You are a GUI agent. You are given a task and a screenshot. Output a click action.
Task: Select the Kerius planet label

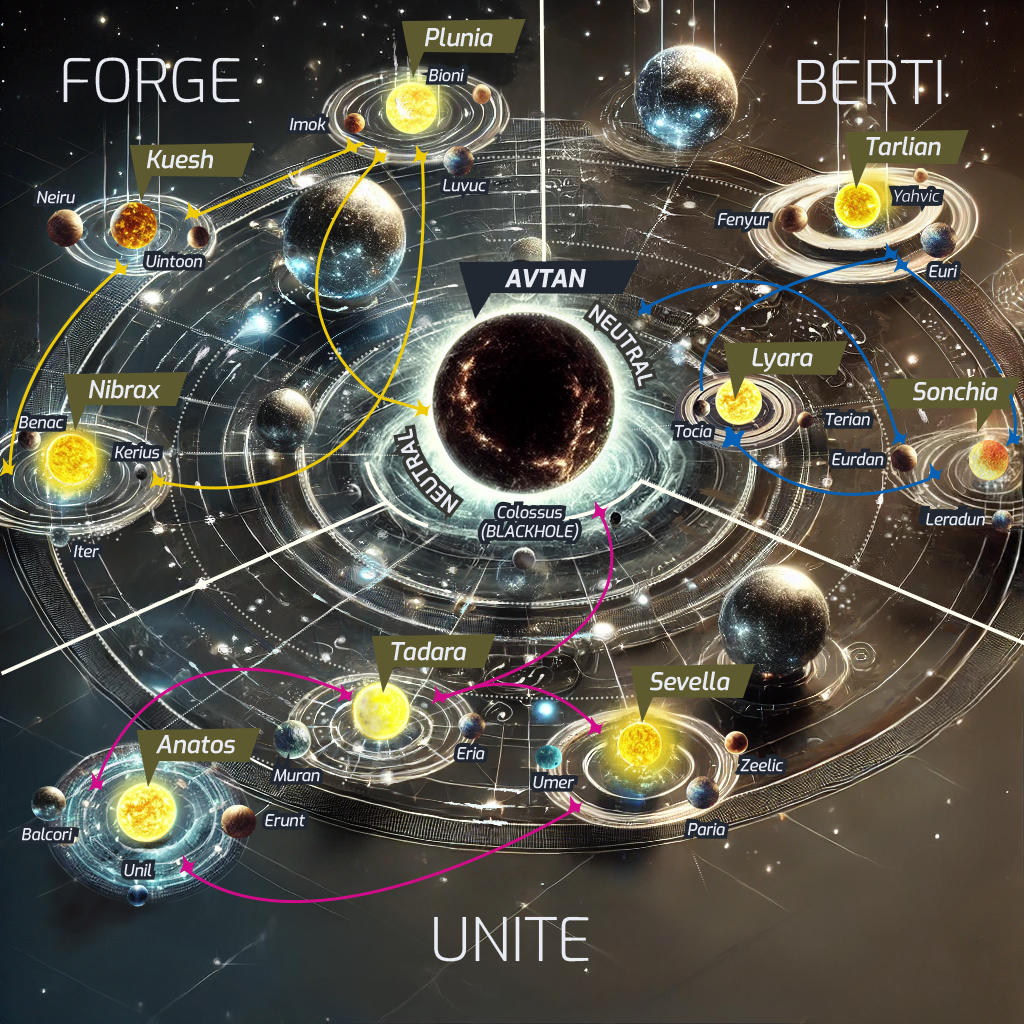click(137, 453)
